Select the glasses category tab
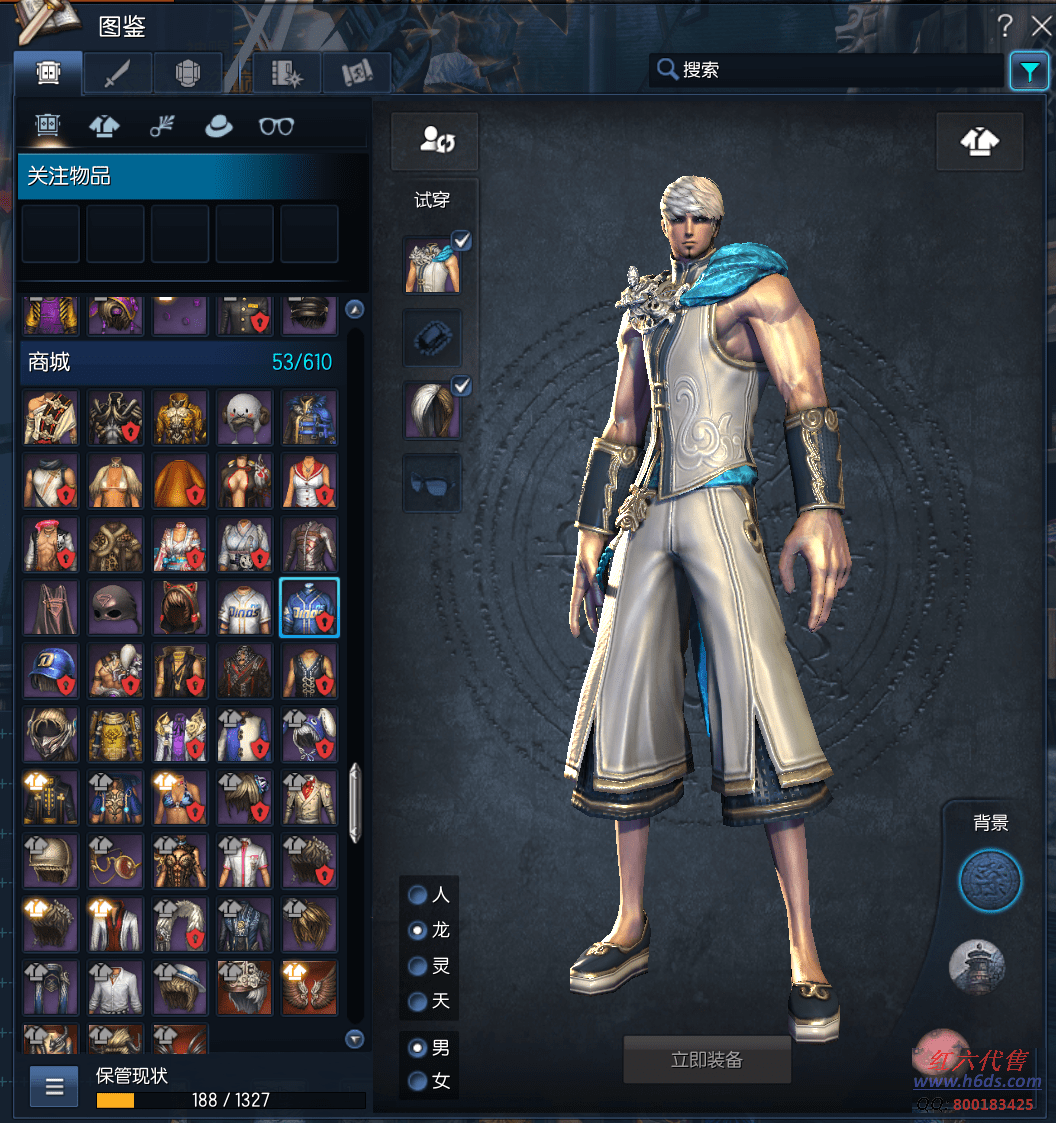1056x1123 pixels. (x=276, y=126)
